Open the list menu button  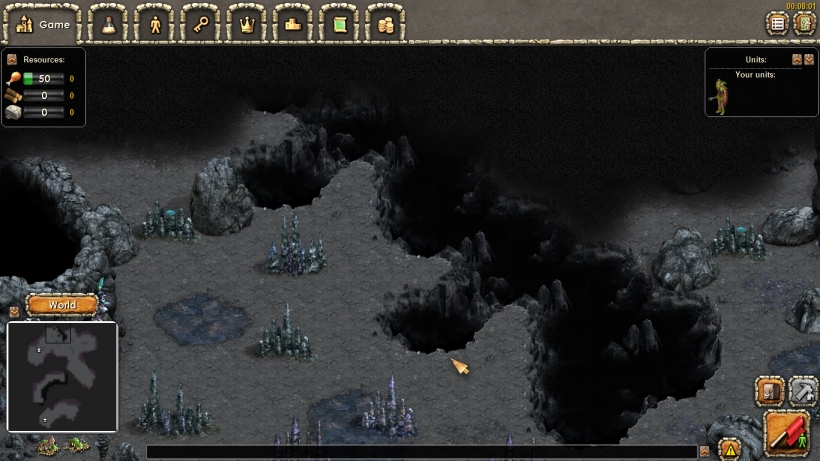[776, 23]
